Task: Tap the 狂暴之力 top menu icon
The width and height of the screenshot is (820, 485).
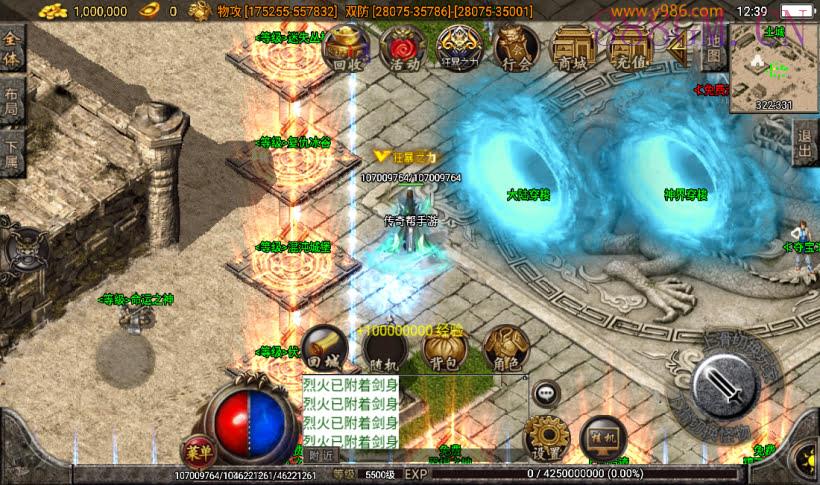Action: coord(461,47)
